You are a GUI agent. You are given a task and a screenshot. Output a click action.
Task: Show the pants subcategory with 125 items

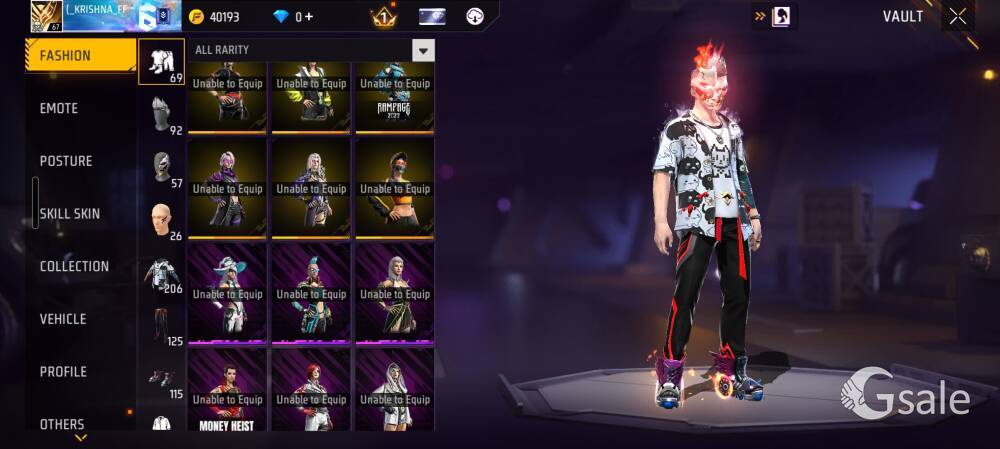pyautogui.click(x=161, y=326)
